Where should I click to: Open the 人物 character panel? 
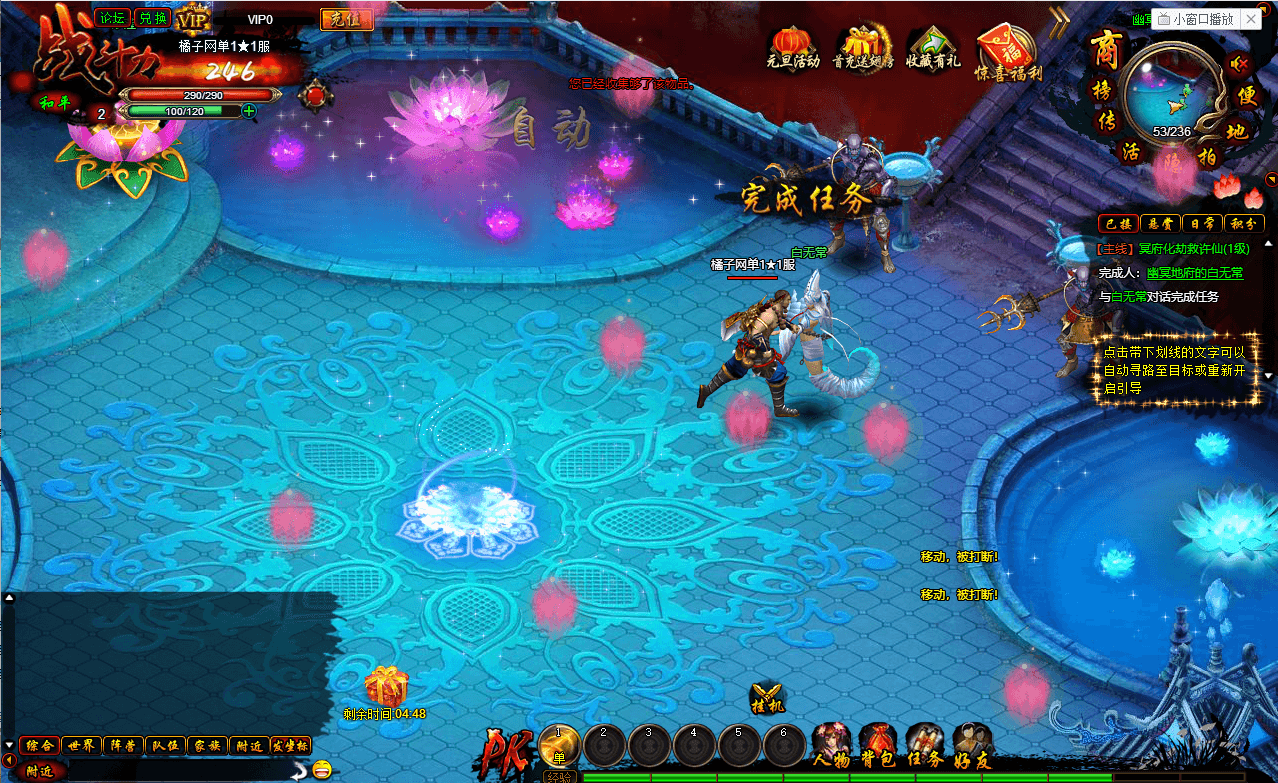[x=831, y=743]
